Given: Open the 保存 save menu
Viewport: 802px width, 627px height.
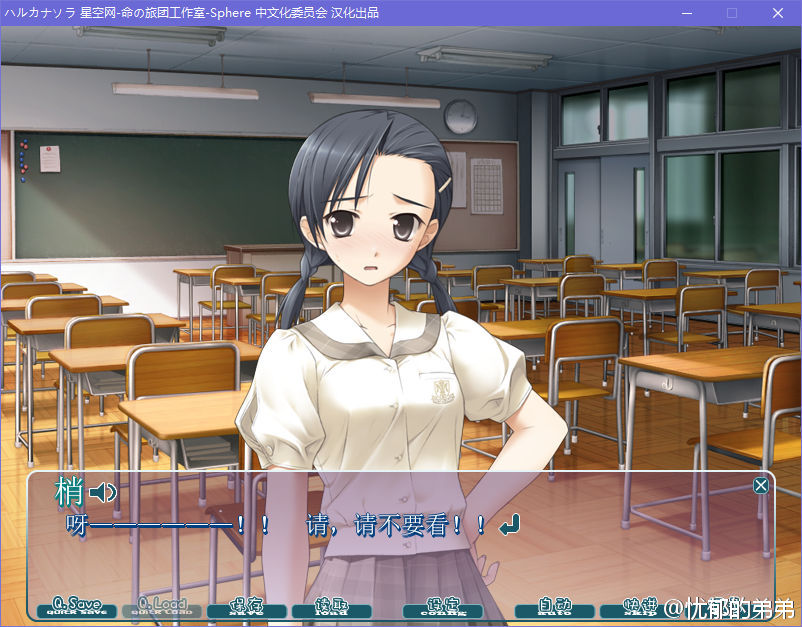Looking at the screenshot, I should pos(246,607).
